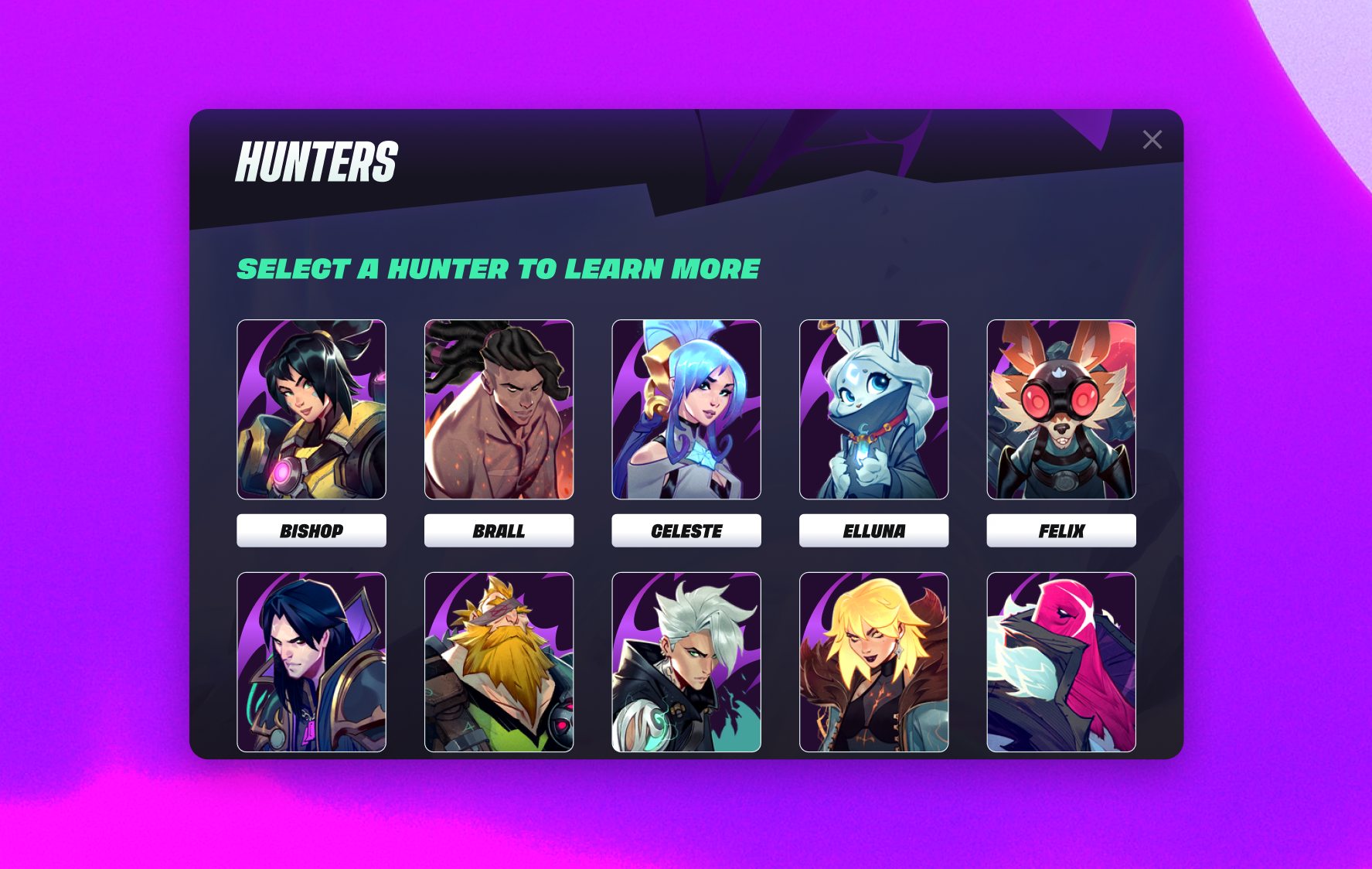Select Bishop's portrait card
Image resolution: width=1372 pixels, height=869 pixels.
tap(312, 409)
